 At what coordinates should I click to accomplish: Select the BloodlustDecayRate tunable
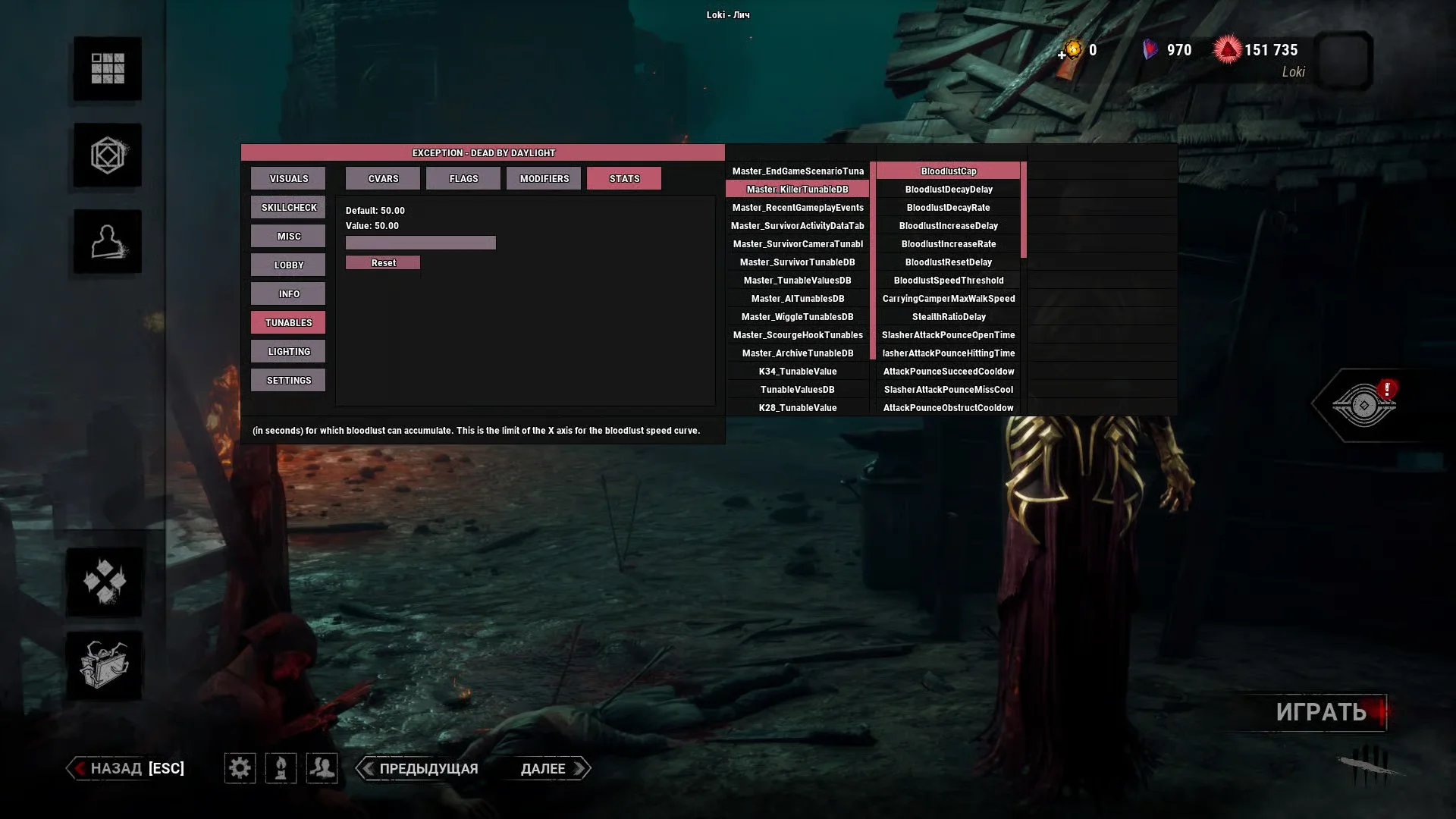coord(948,208)
